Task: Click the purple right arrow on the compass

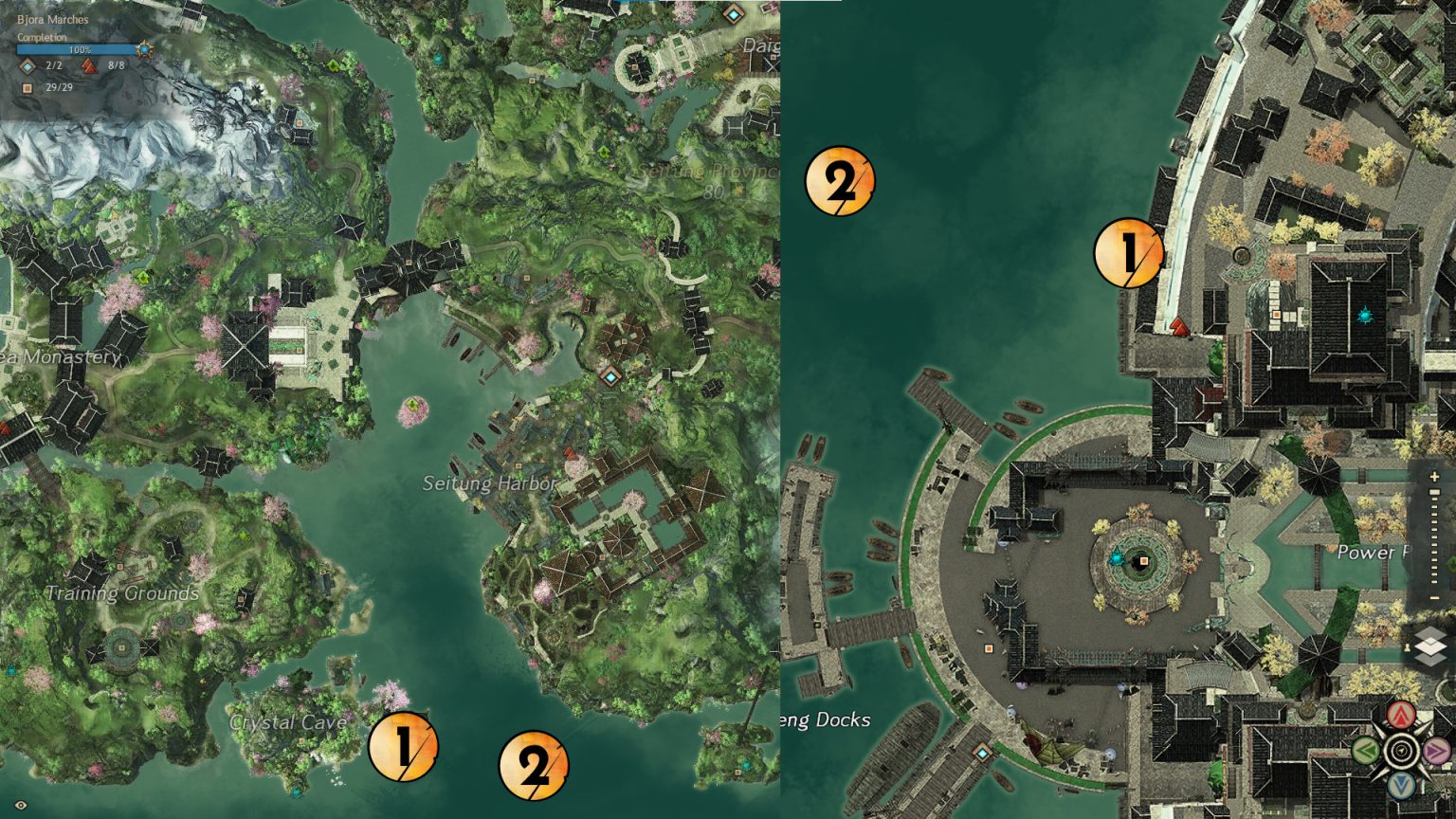Action: pos(1437,752)
